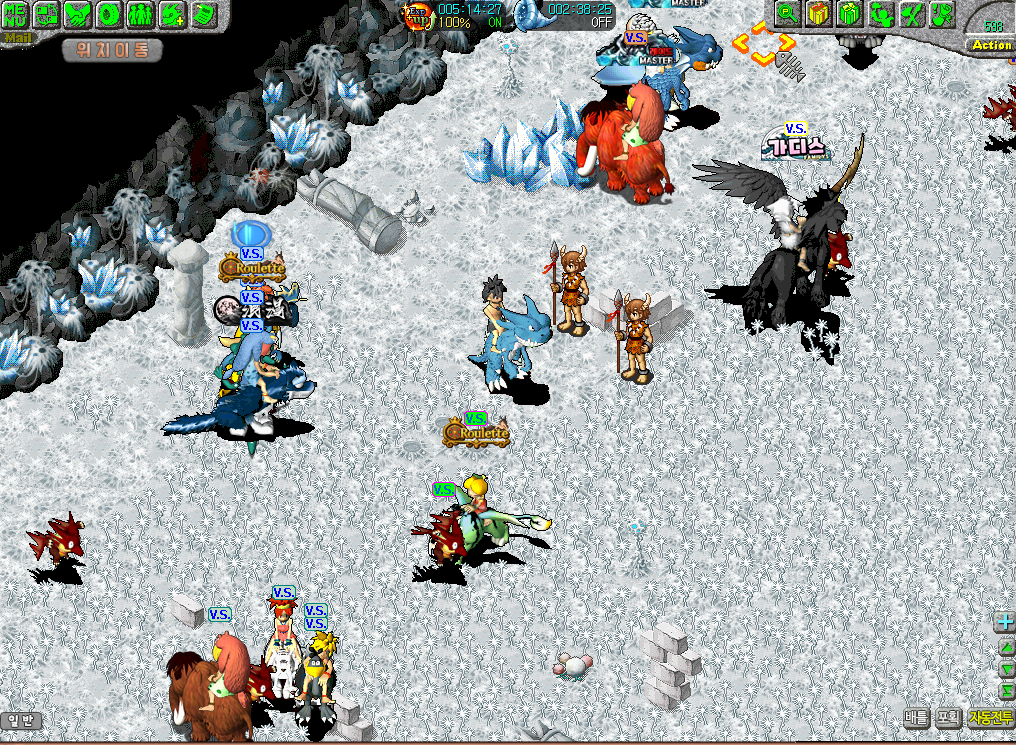
Task: Open the handshake icon
Action: point(78,14)
